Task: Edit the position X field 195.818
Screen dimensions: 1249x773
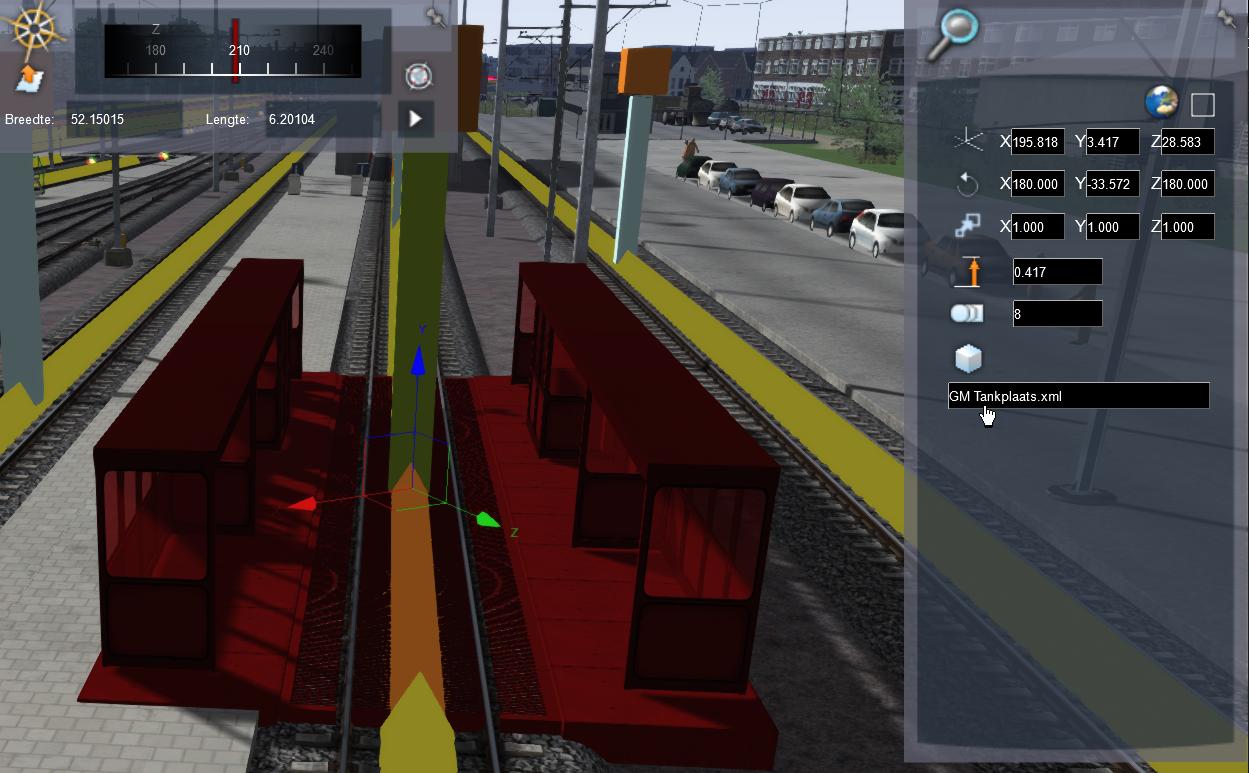Action: pyautogui.click(x=1037, y=142)
